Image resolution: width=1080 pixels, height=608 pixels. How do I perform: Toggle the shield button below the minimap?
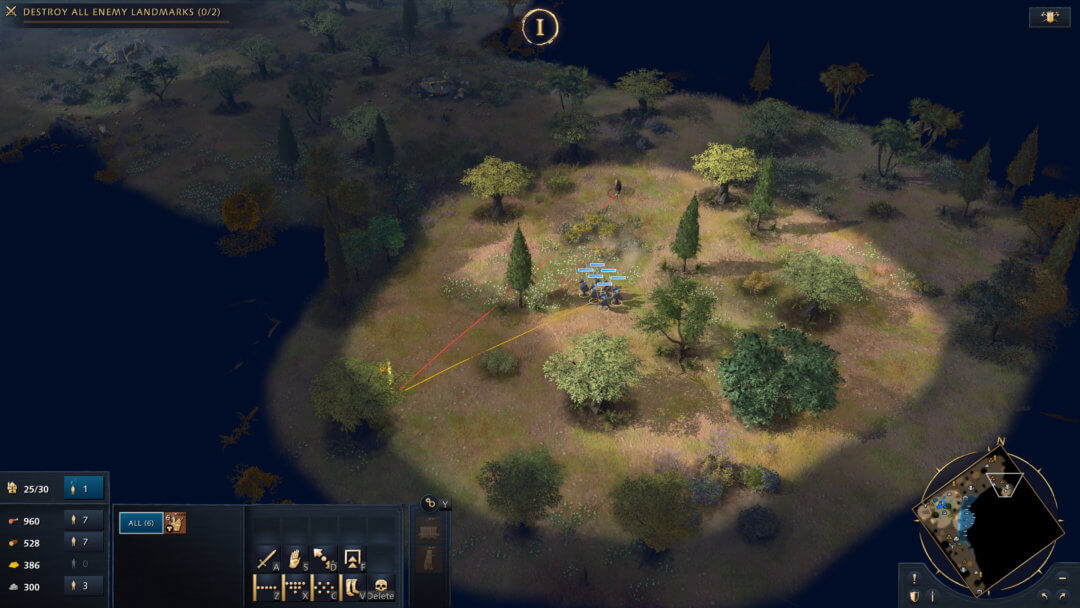click(x=914, y=596)
